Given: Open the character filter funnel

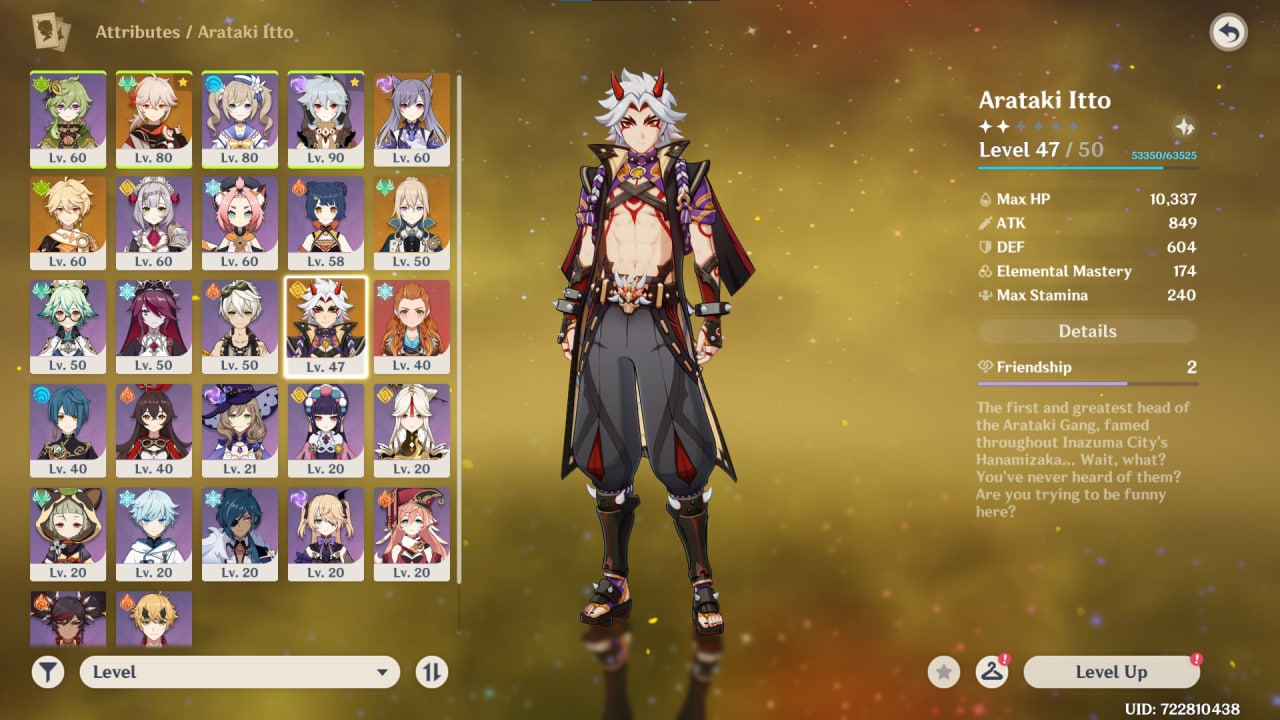Looking at the screenshot, I should pos(47,672).
